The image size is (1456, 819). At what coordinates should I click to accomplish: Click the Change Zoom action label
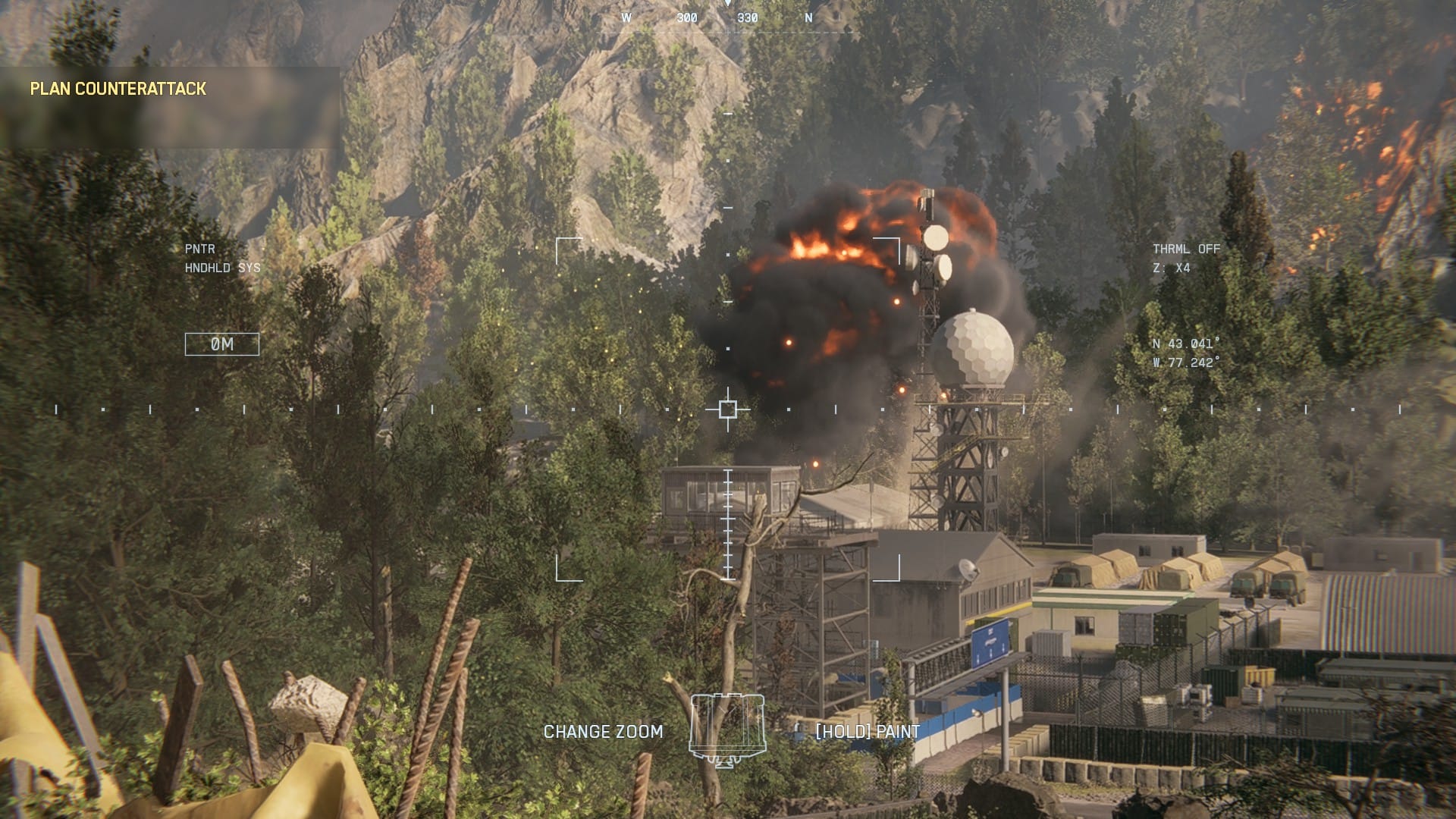point(603,732)
